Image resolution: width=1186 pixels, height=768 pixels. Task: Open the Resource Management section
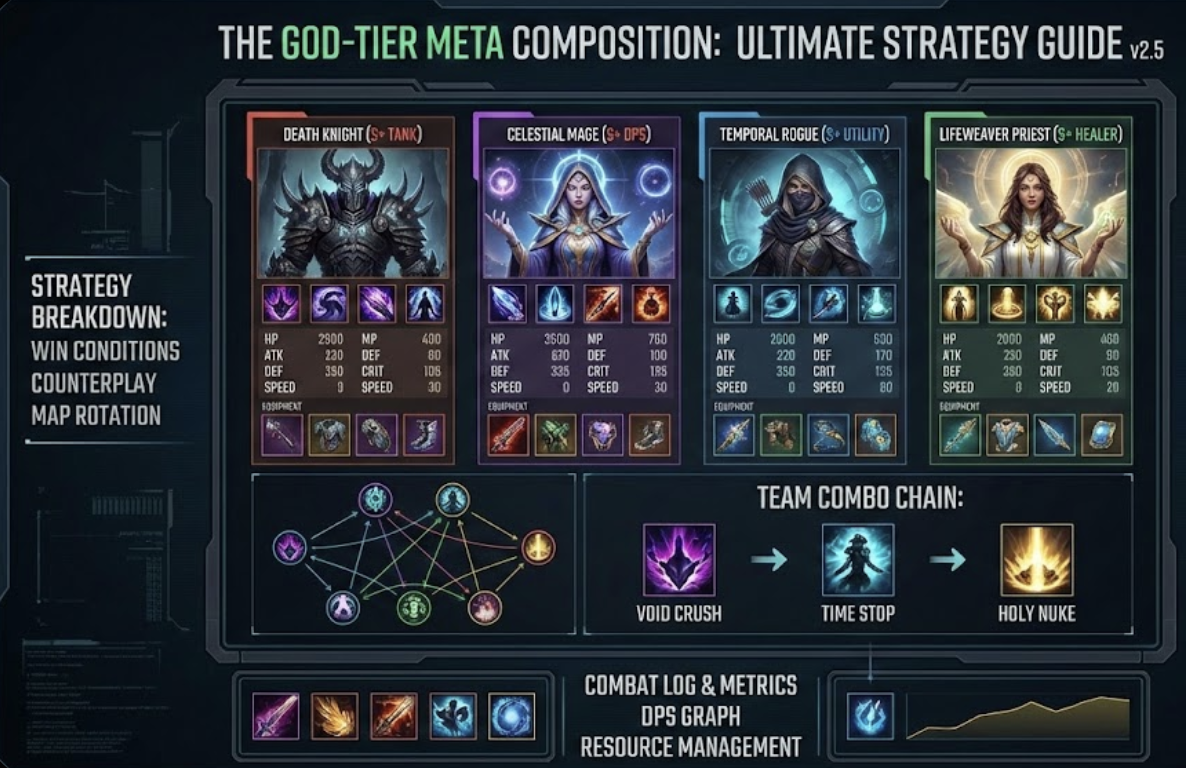point(691,747)
